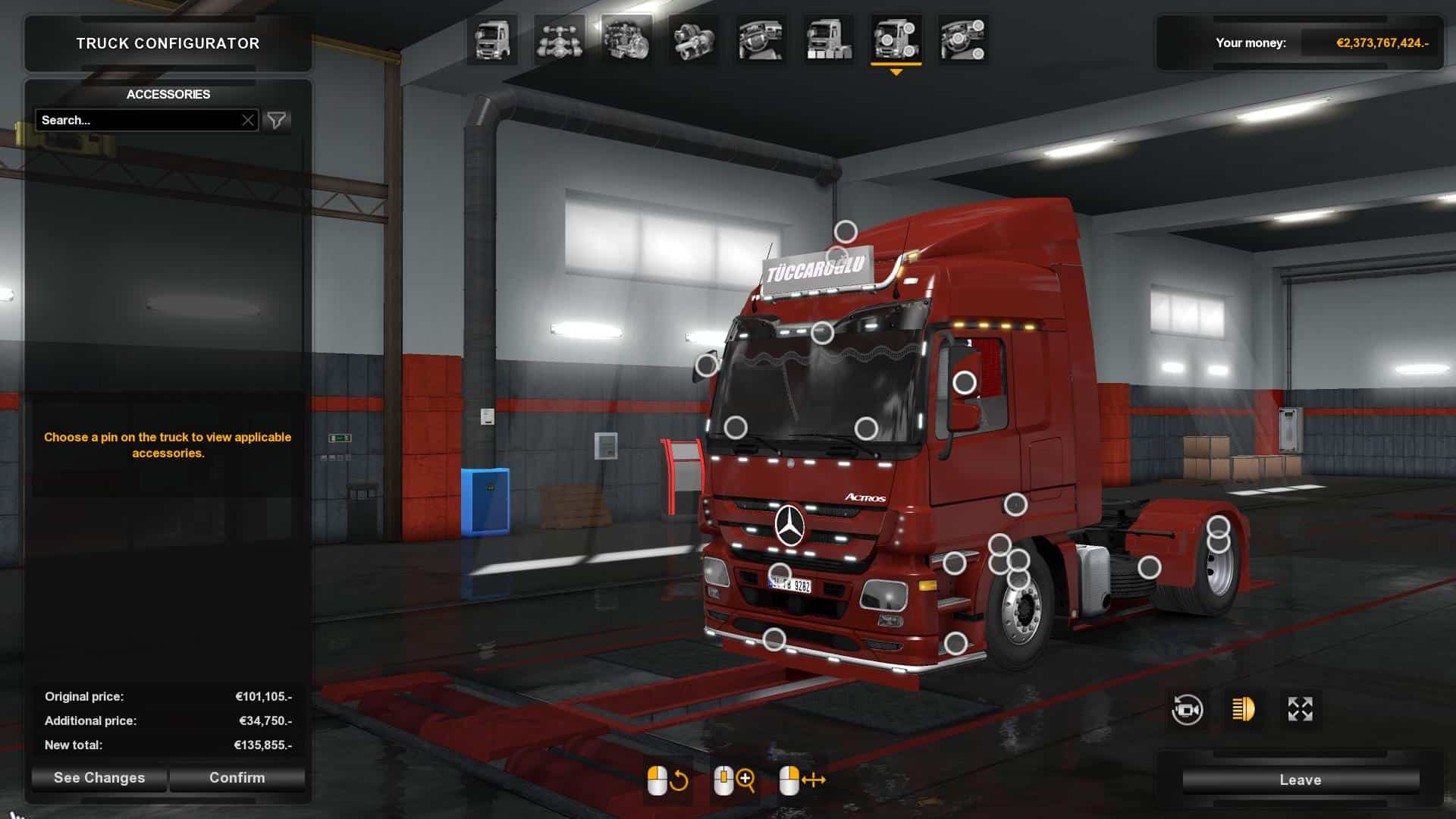This screenshot has width=1456, height=819.
Task: Switch to the interior accessories tab with pins
Action: [962, 39]
